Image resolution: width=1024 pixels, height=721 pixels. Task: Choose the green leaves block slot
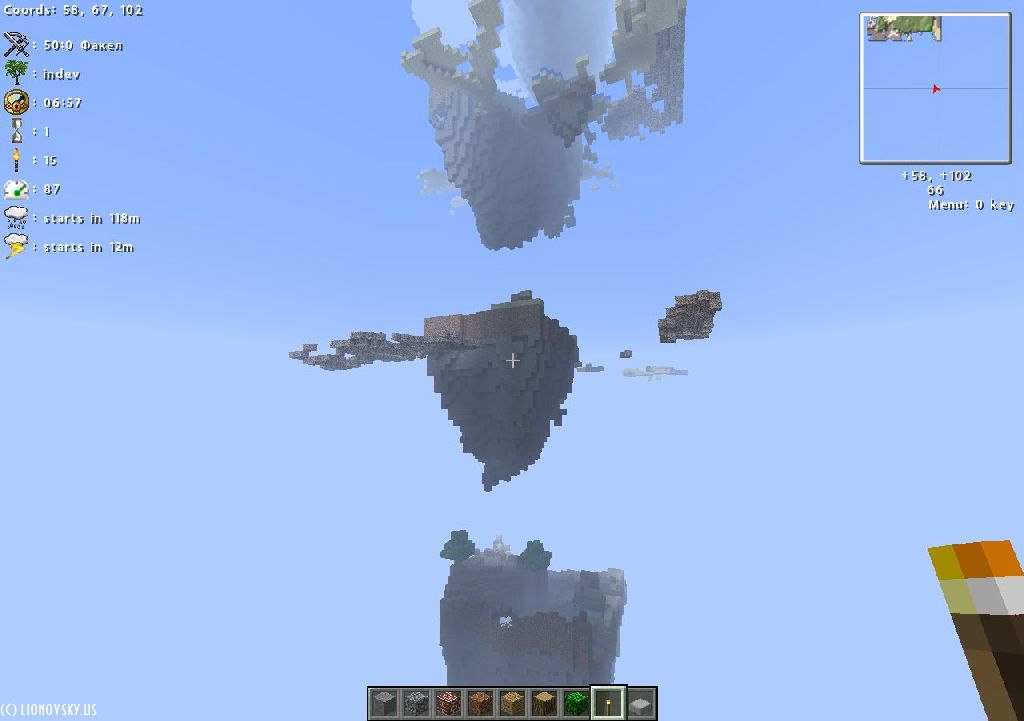tap(576, 703)
